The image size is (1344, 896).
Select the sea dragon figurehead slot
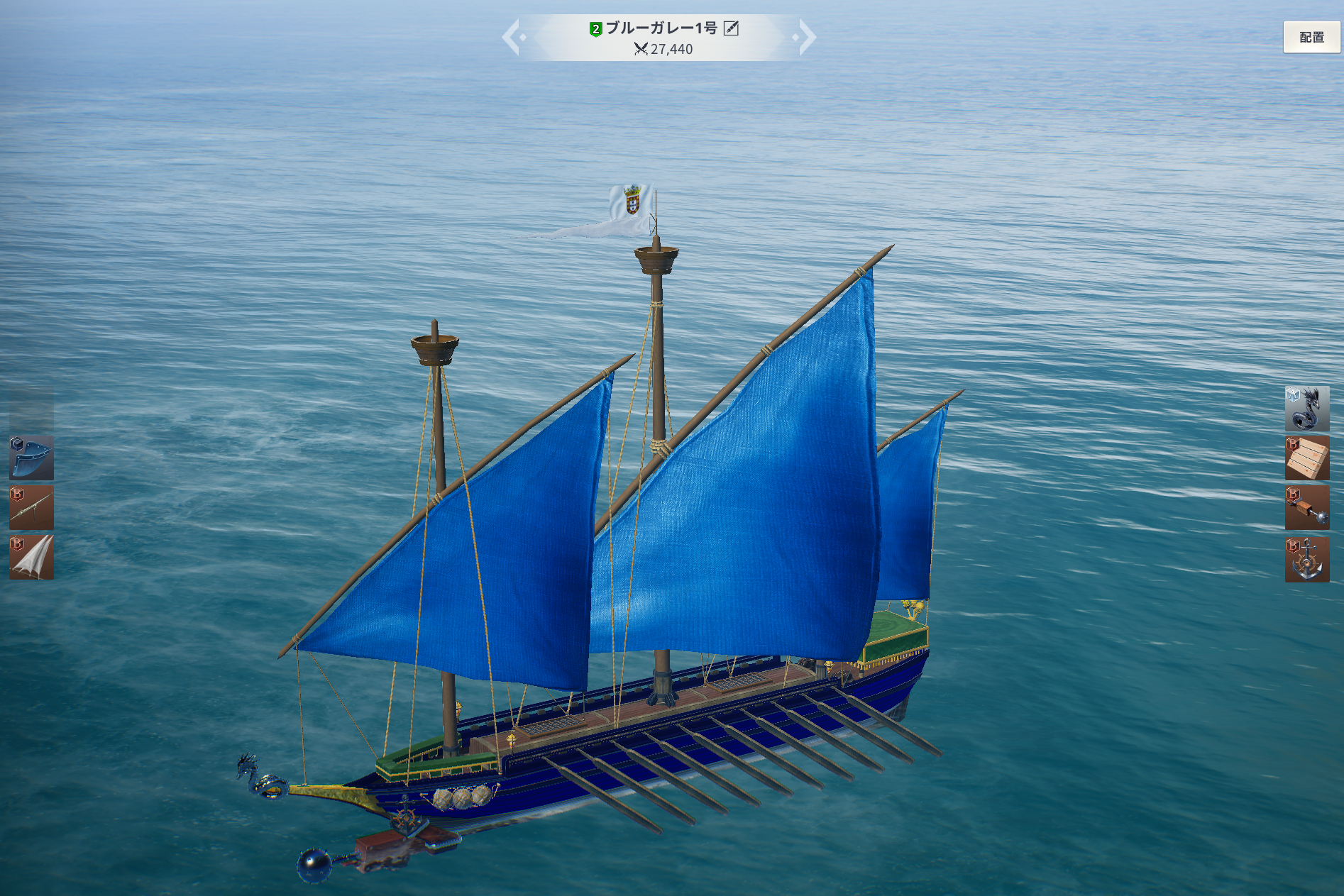tap(1306, 409)
